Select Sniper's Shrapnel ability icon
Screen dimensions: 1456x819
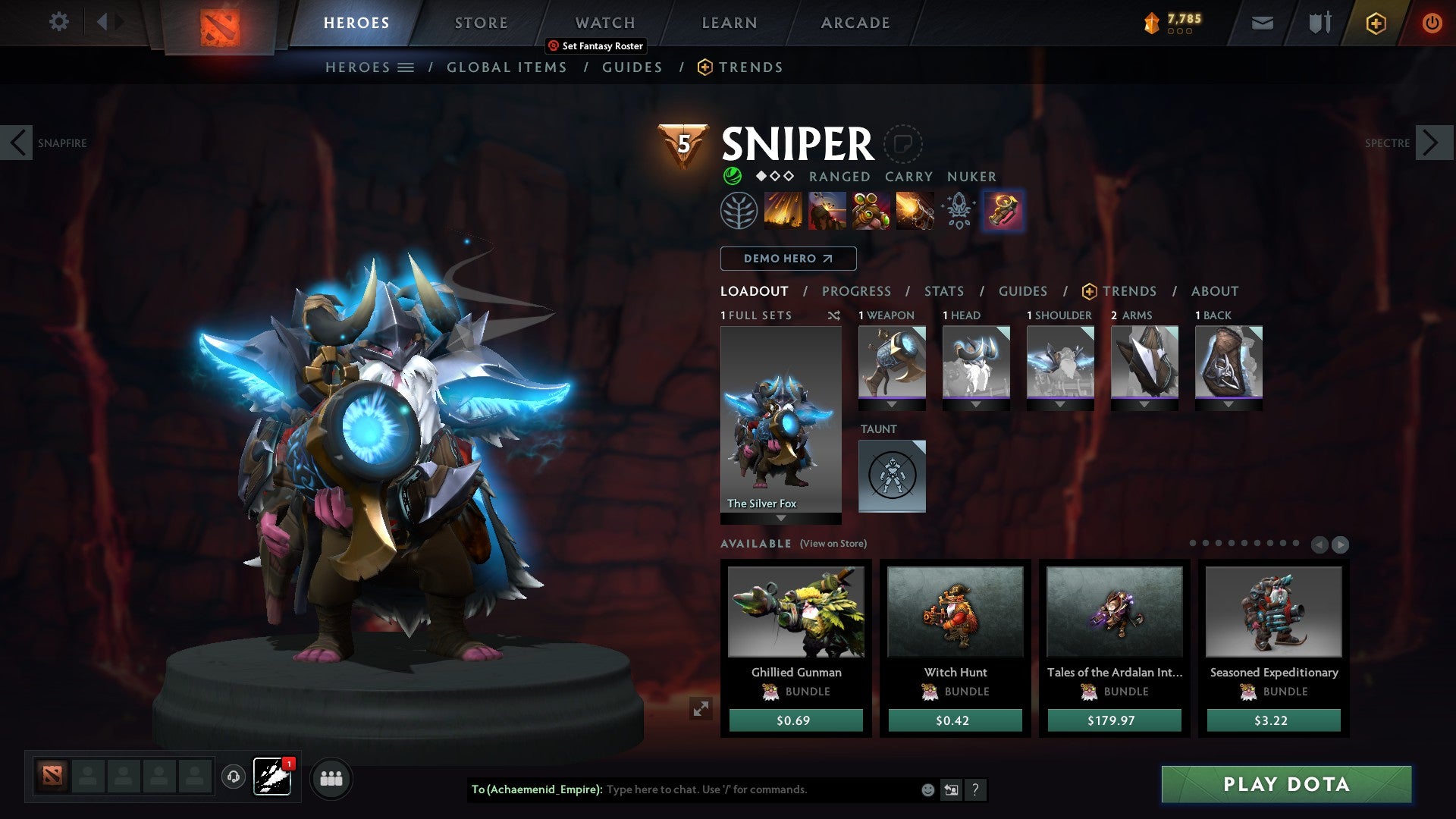pyautogui.click(x=783, y=211)
